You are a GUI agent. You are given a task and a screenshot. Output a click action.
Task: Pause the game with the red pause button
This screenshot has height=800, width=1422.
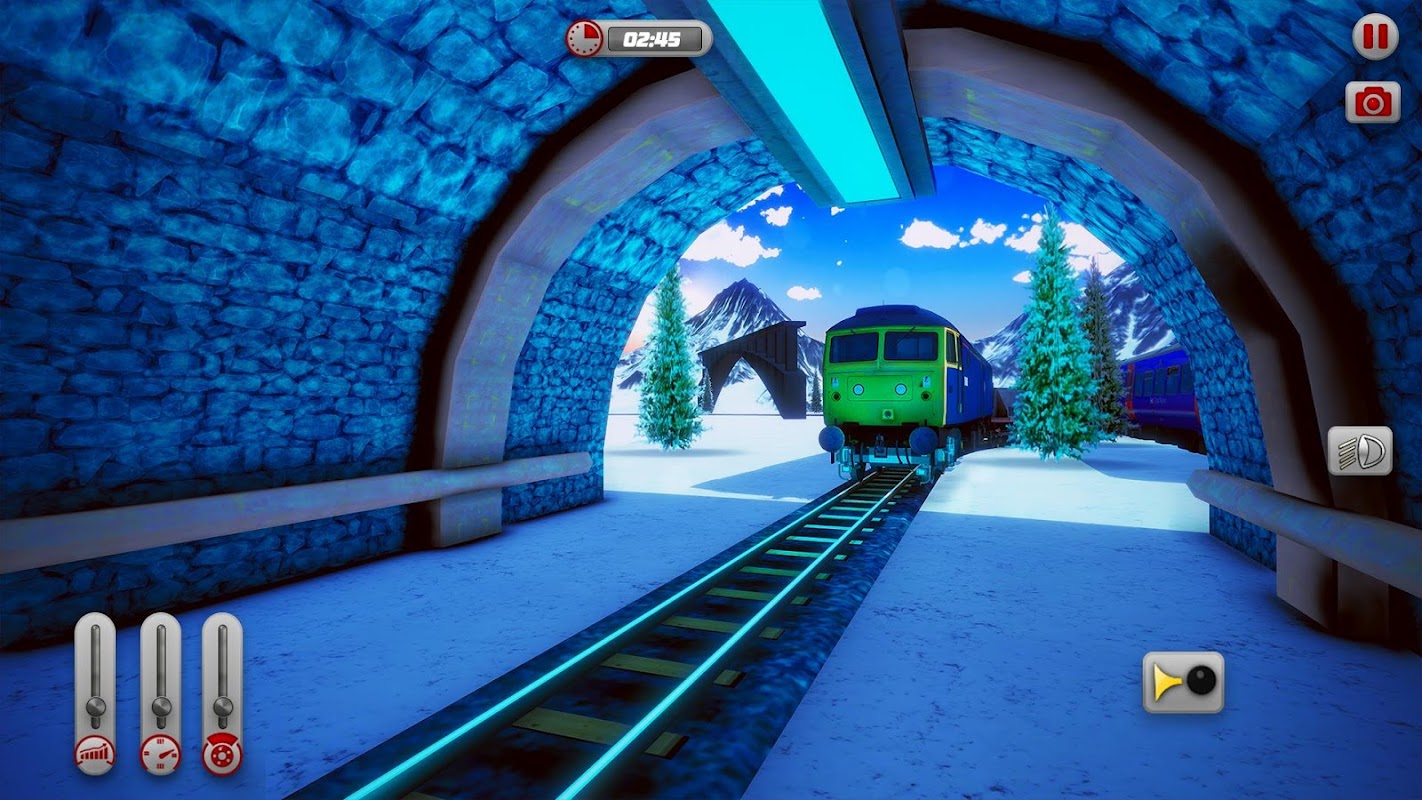tap(1375, 38)
